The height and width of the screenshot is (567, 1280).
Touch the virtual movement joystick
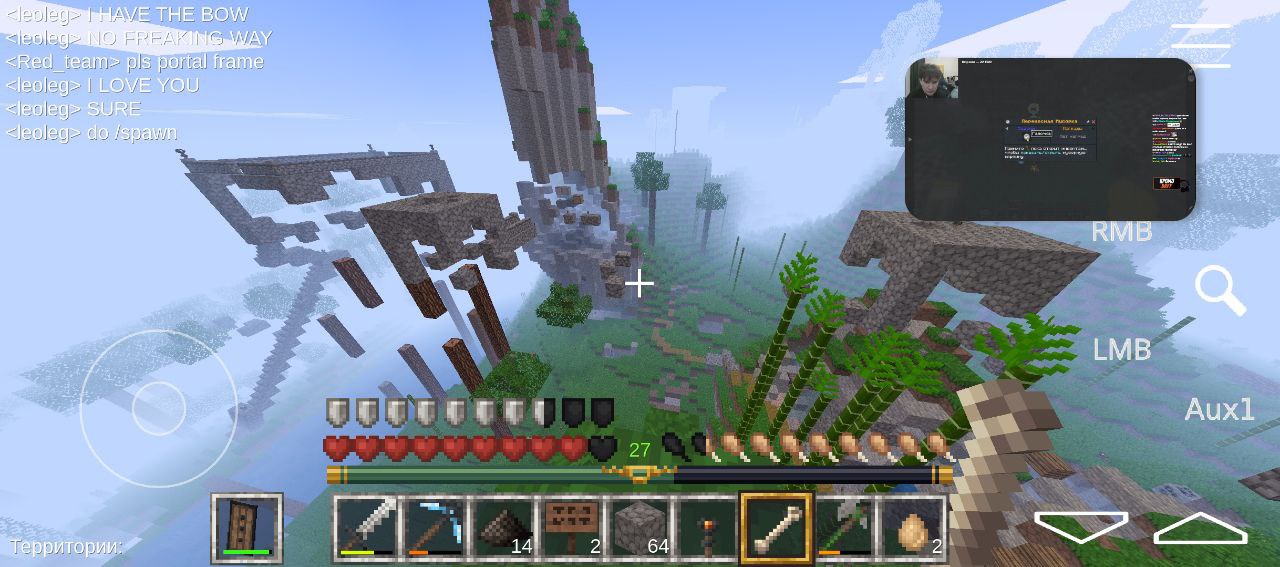click(158, 408)
